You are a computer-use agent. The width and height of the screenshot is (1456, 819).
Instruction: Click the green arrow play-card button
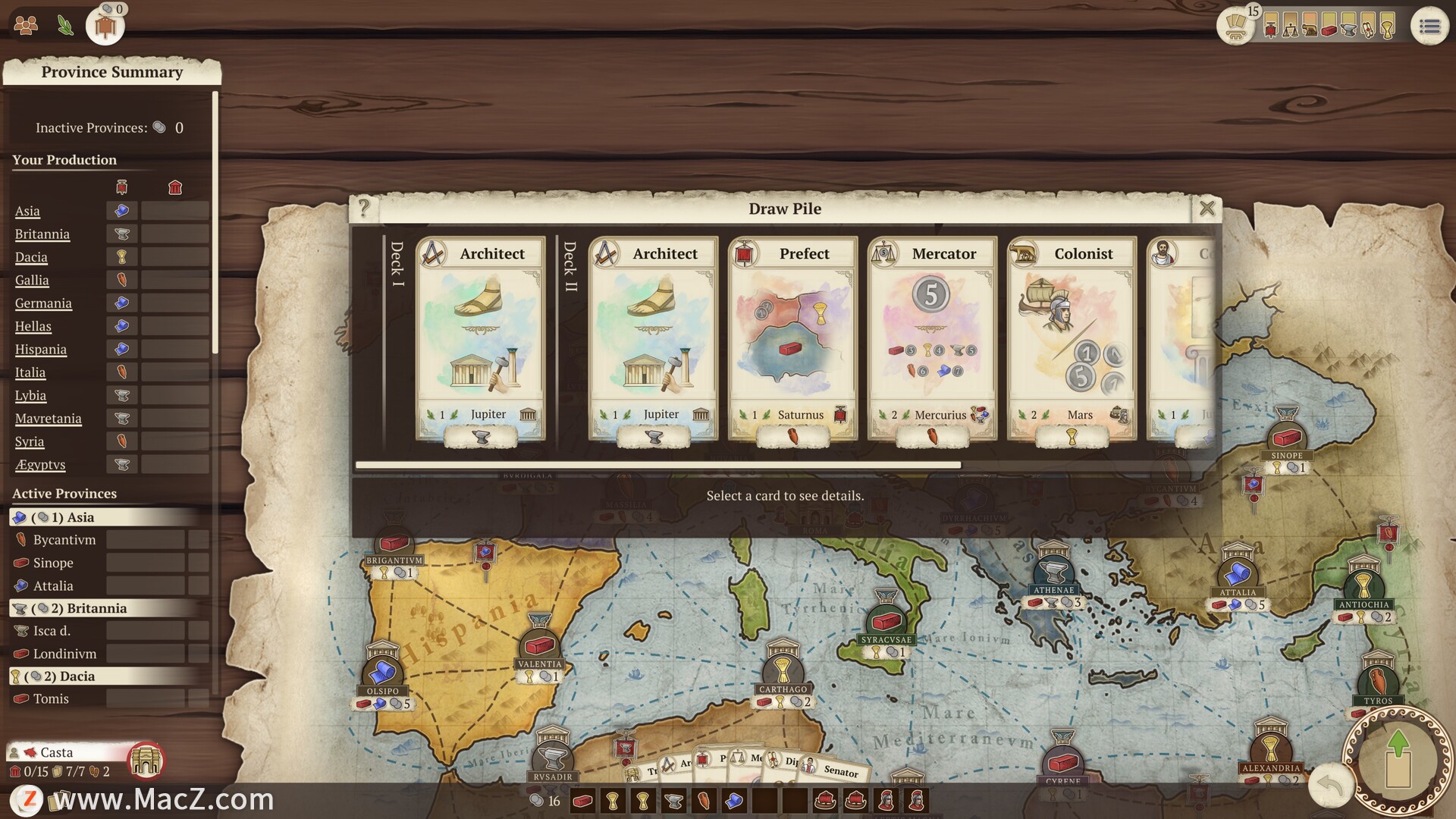1398,758
